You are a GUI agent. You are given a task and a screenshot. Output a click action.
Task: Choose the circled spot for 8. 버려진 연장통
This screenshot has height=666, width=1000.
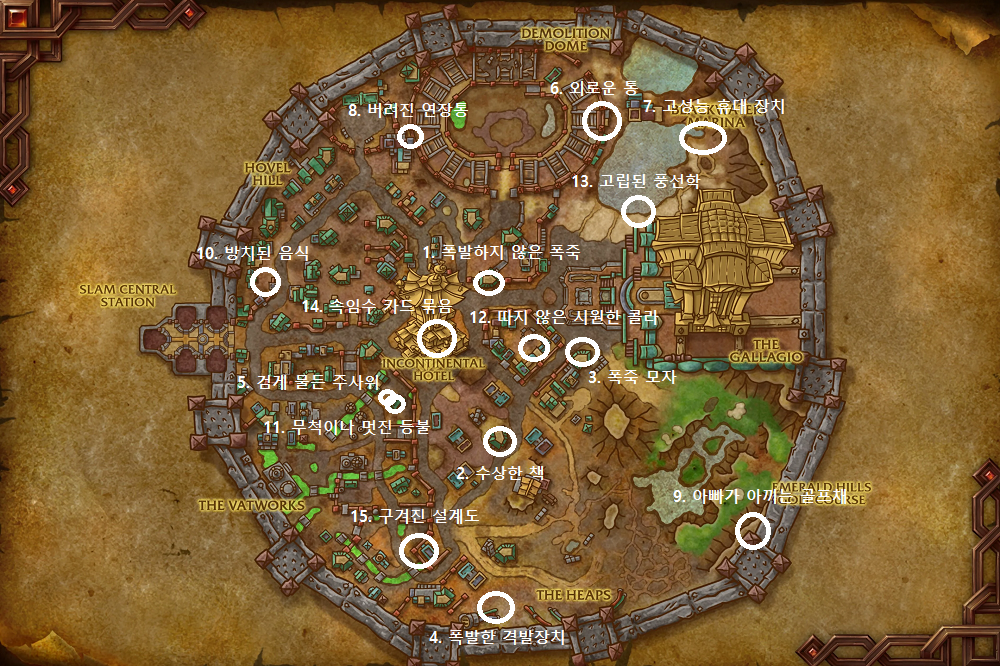pos(410,137)
